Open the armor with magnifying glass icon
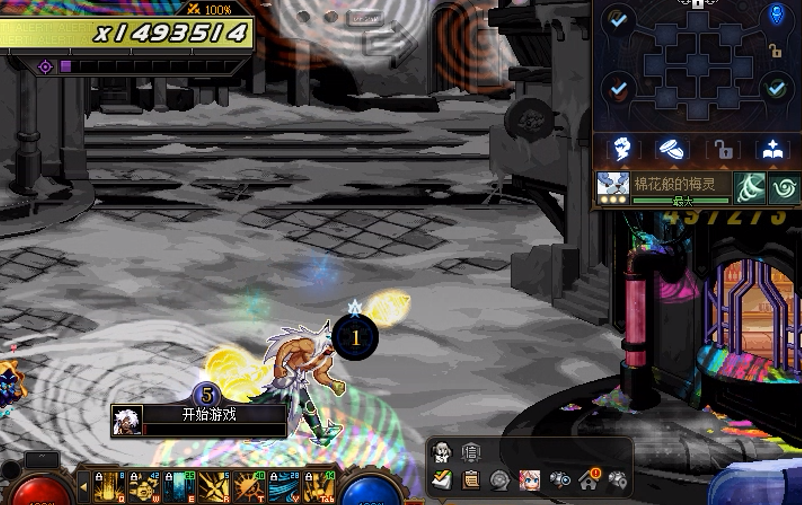Screen dimensions: 802x505 click(559, 479)
